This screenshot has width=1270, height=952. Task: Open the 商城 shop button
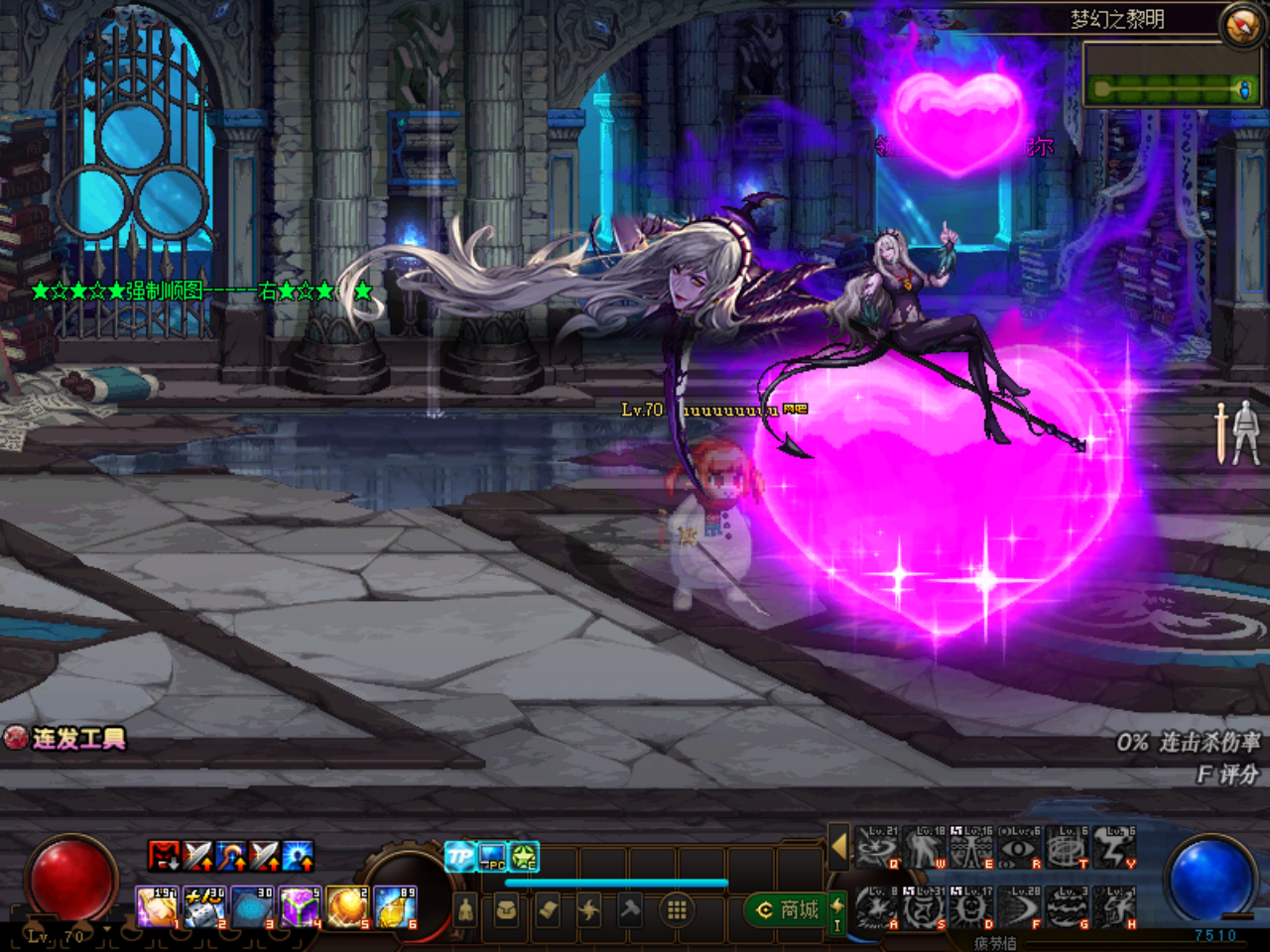788,909
